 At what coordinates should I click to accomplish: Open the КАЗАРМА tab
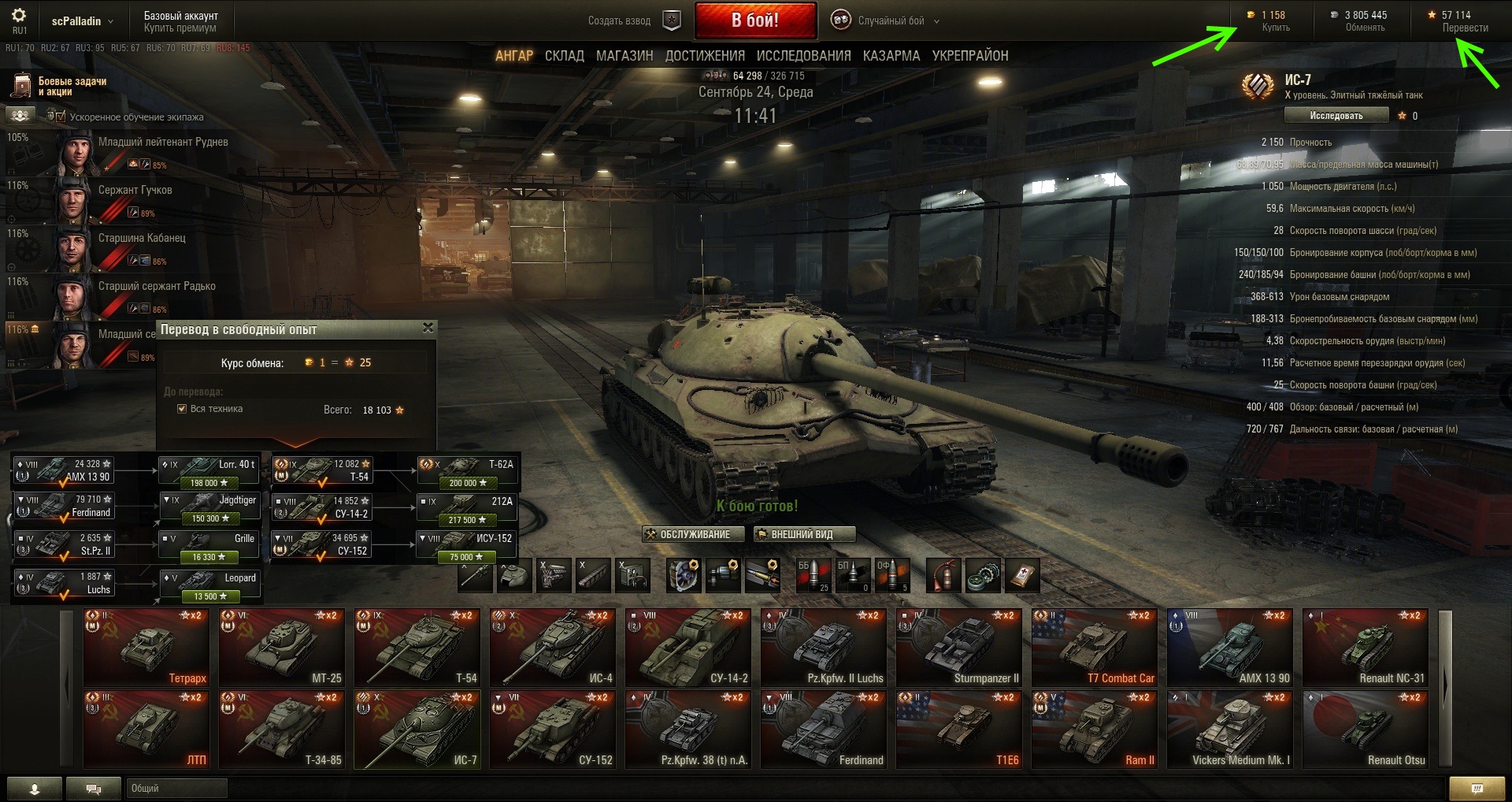[x=891, y=56]
